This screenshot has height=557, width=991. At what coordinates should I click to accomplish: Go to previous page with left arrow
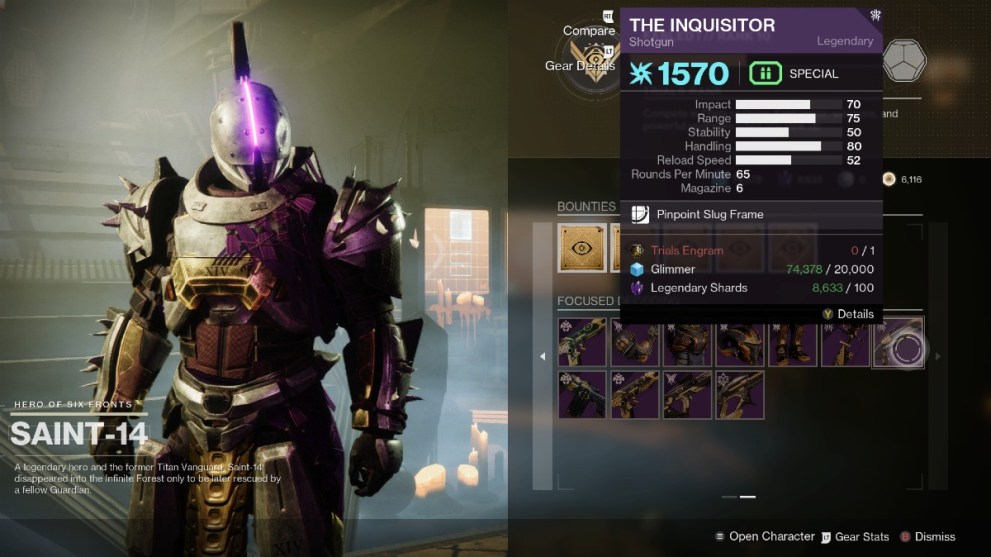(543, 356)
